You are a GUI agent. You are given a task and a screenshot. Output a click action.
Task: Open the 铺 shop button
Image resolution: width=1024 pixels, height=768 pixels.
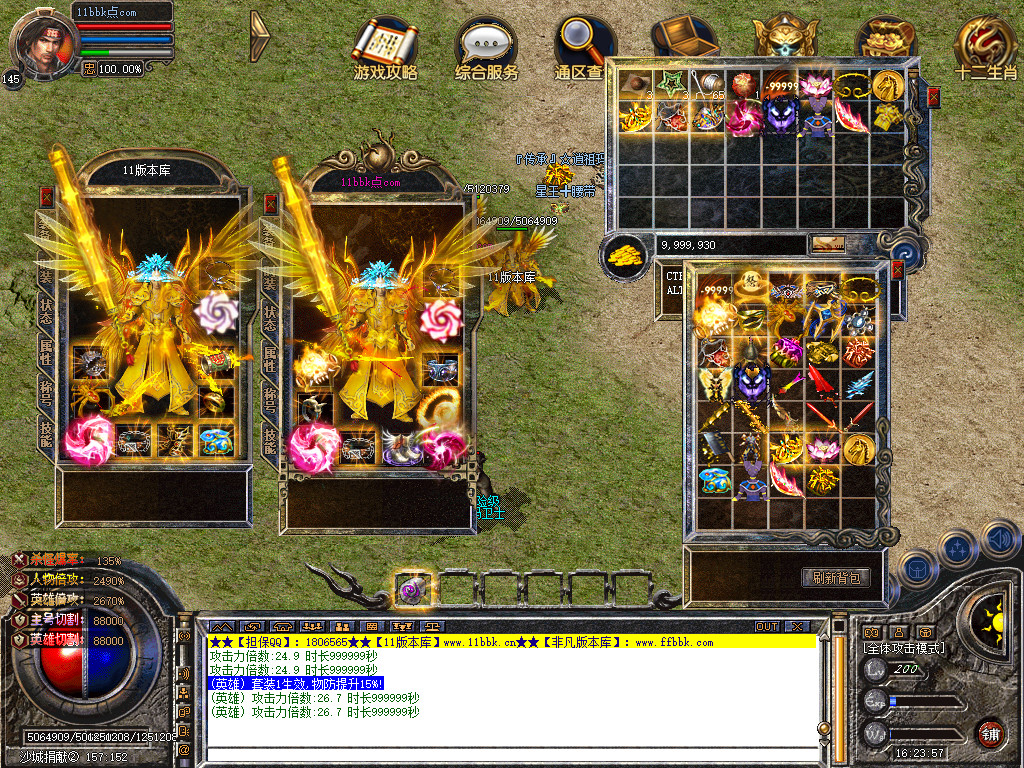[991, 735]
